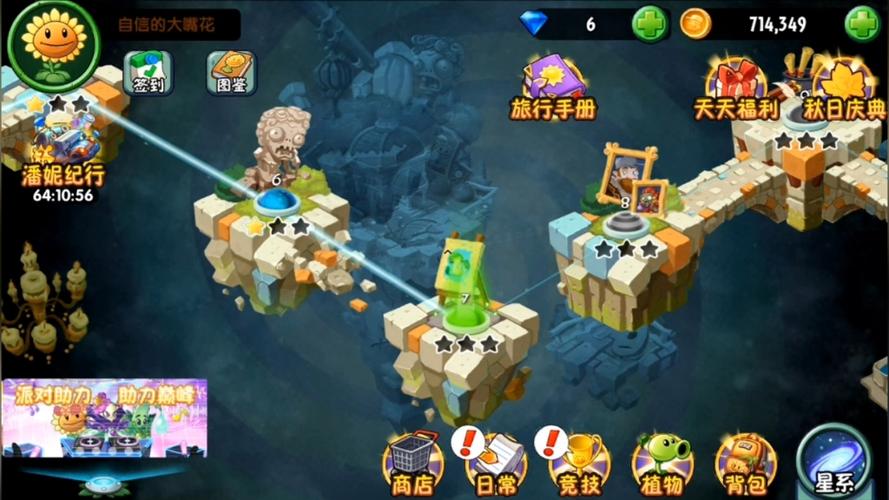The width and height of the screenshot is (889, 500).
Task: Open the 天天福利 daily rewards gift
Action: [x=736, y=87]
